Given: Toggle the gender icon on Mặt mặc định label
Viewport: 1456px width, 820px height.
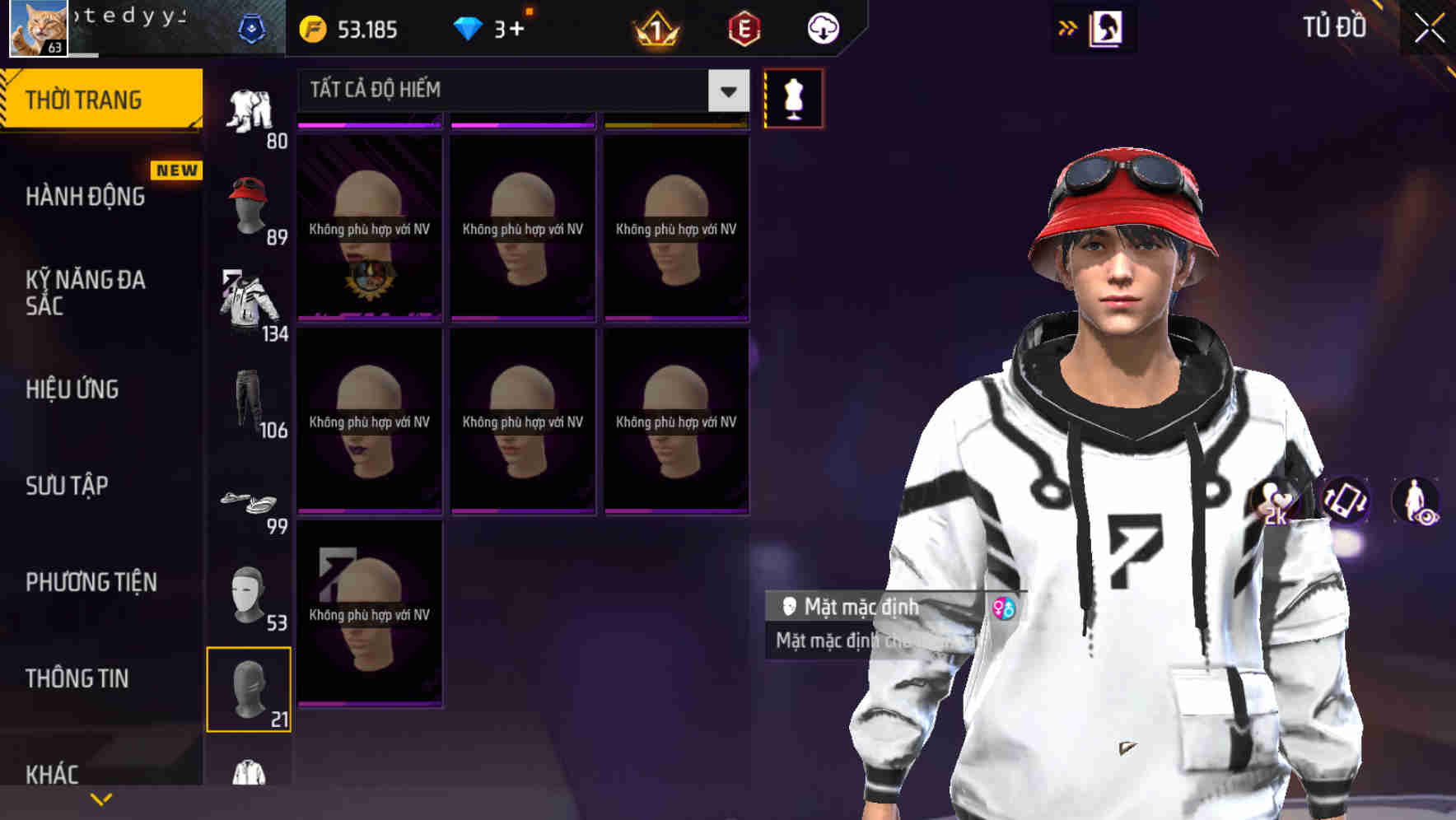Looking at the screenshot, I should [1004, 608].
